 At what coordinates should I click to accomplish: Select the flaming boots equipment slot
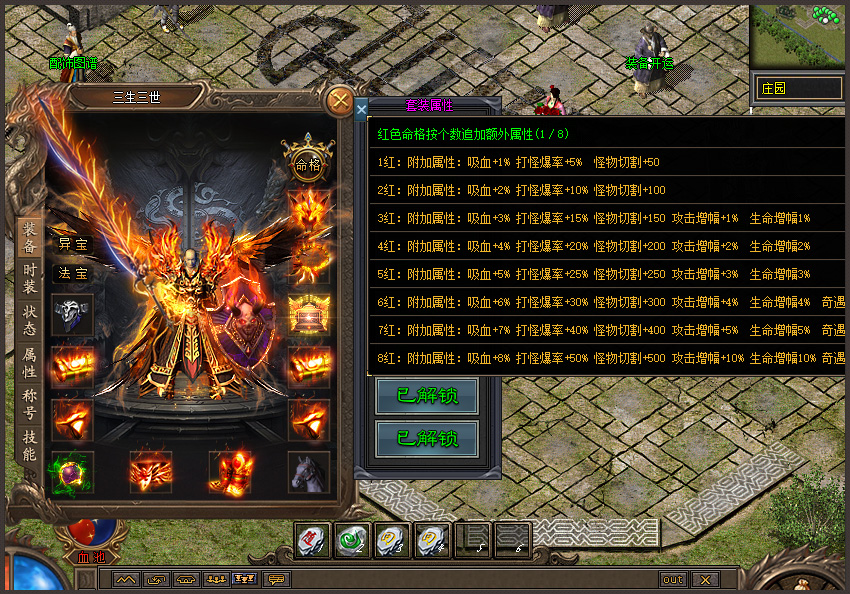coord(230,472)
